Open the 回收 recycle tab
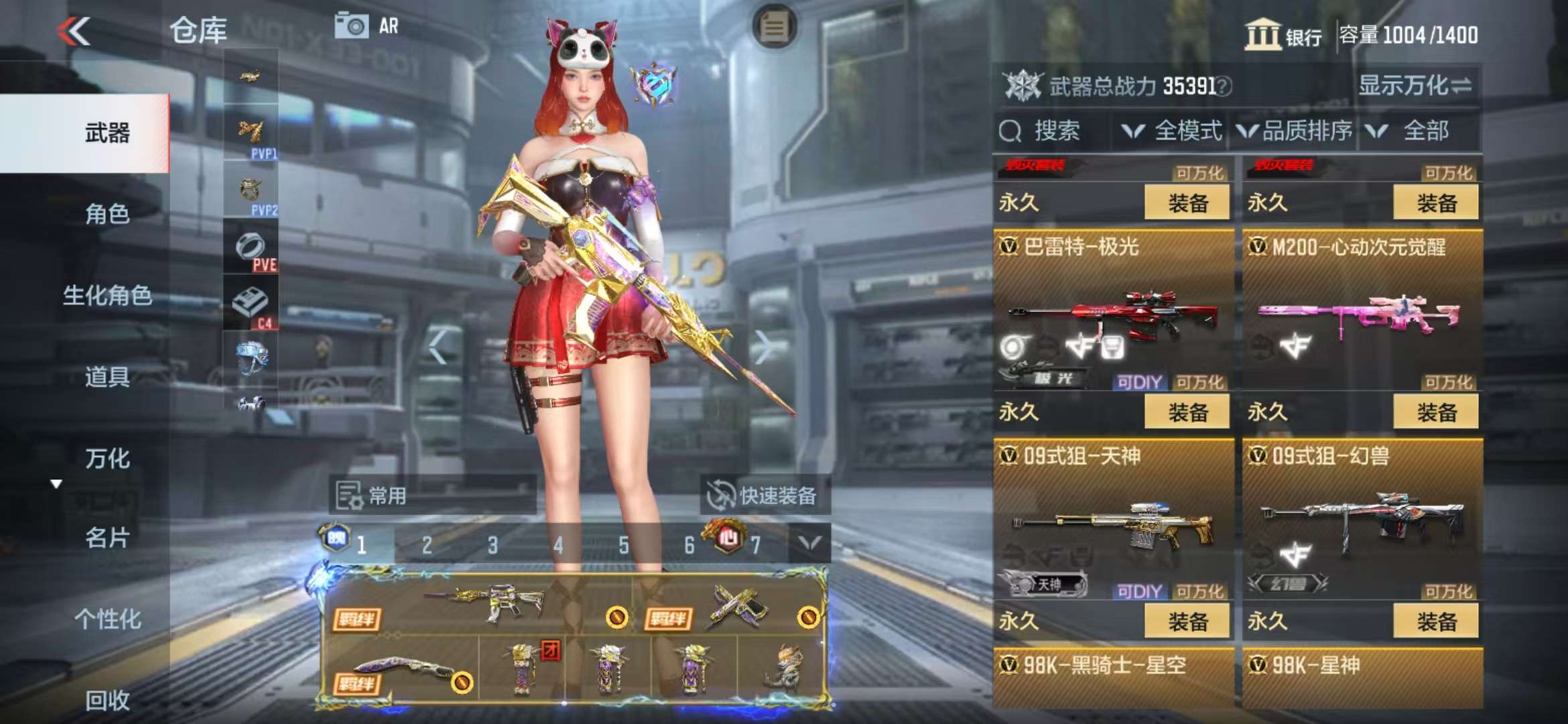The image size is (1568, 724). point(107,700)
